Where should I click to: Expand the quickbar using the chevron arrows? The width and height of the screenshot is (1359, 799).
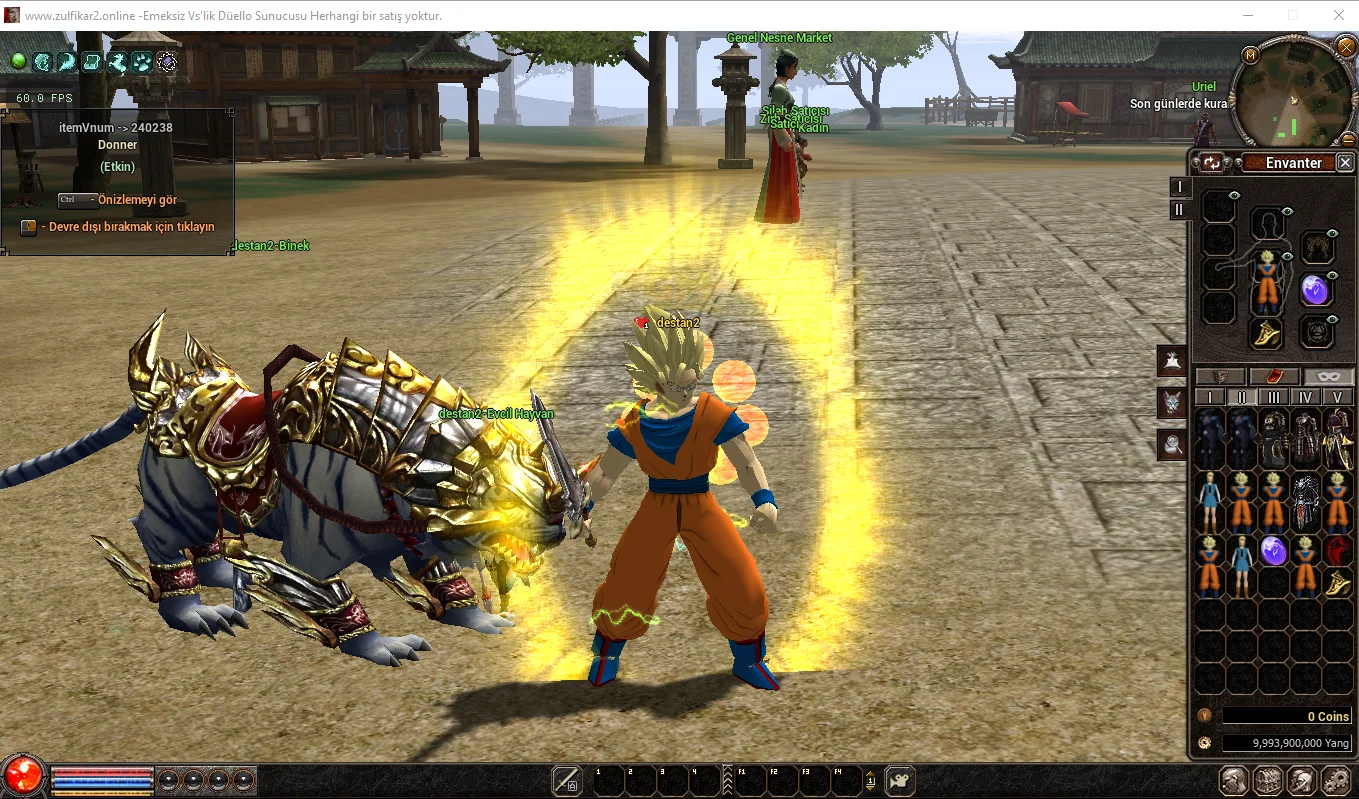click(x=728, y=779)
